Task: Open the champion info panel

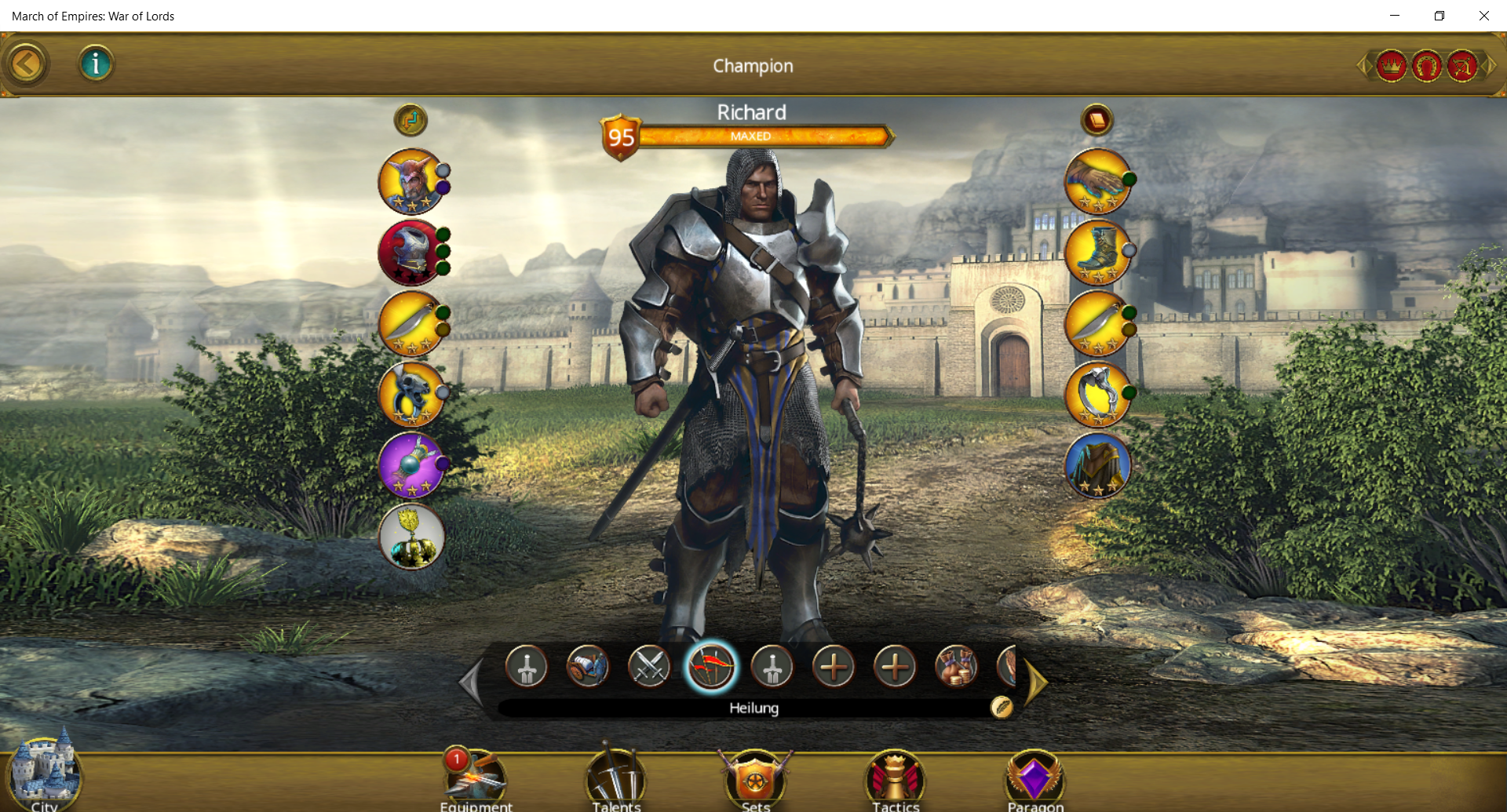Action: [96, 64]
